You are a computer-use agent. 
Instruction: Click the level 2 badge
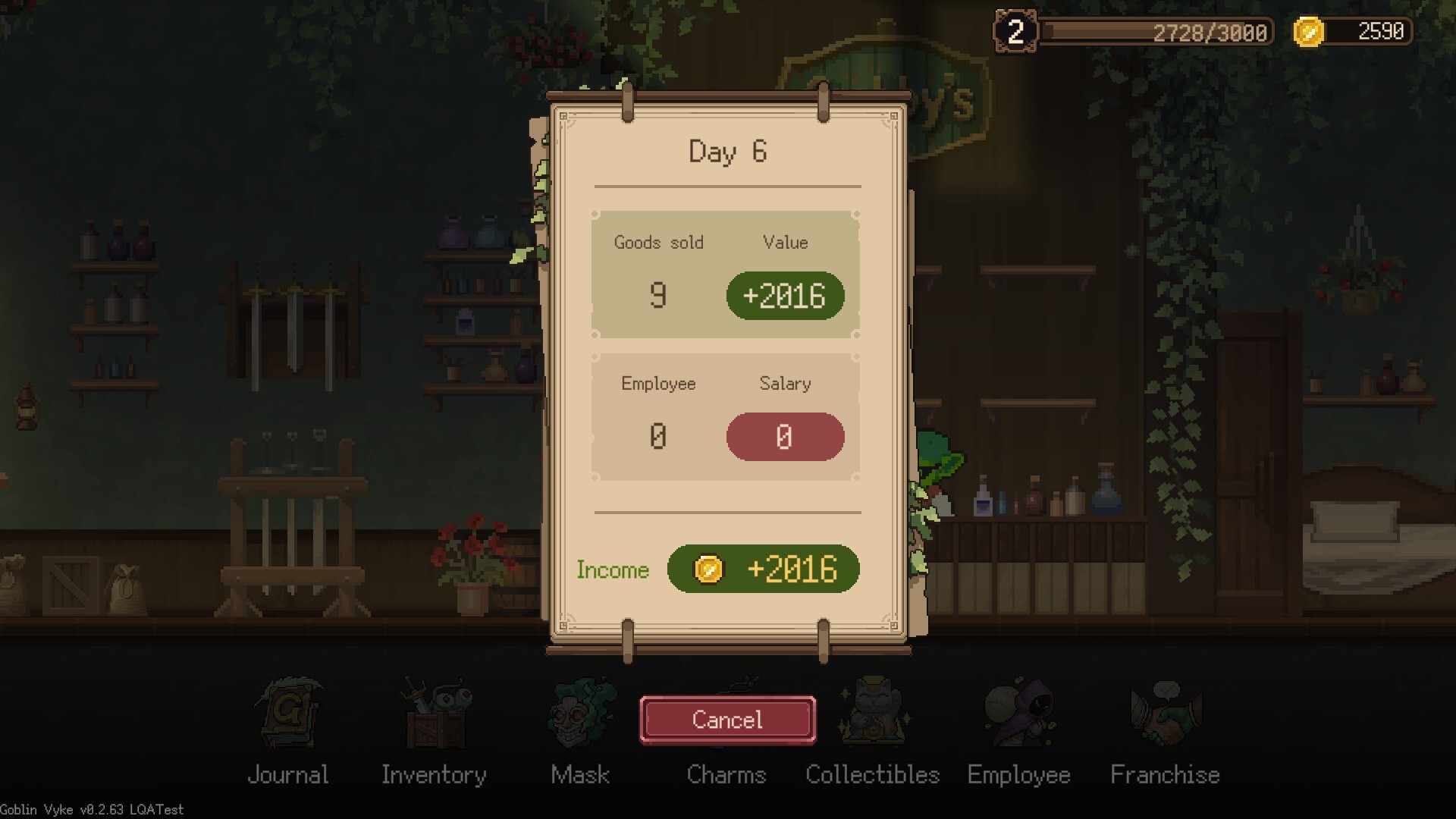click(1015, 32)
